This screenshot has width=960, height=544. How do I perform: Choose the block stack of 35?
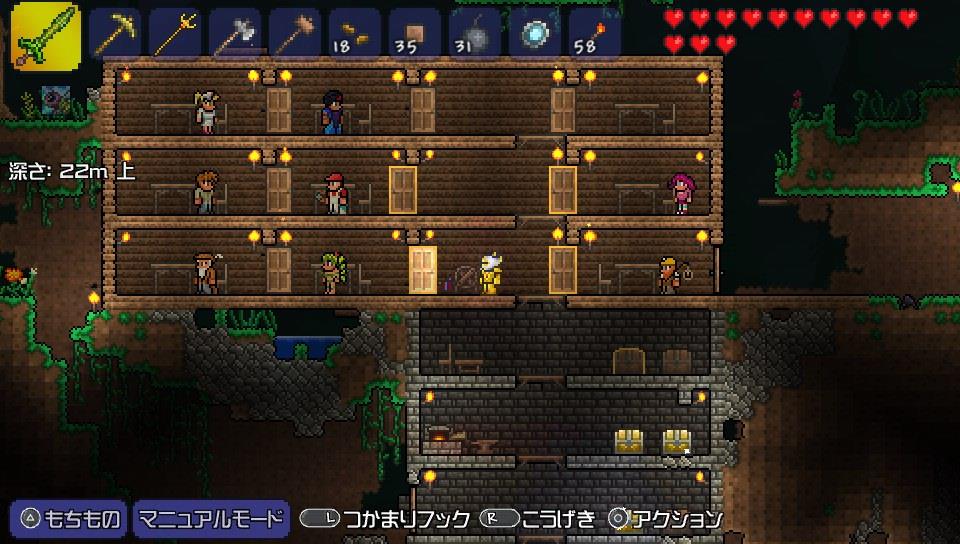[x=415, y=36]
